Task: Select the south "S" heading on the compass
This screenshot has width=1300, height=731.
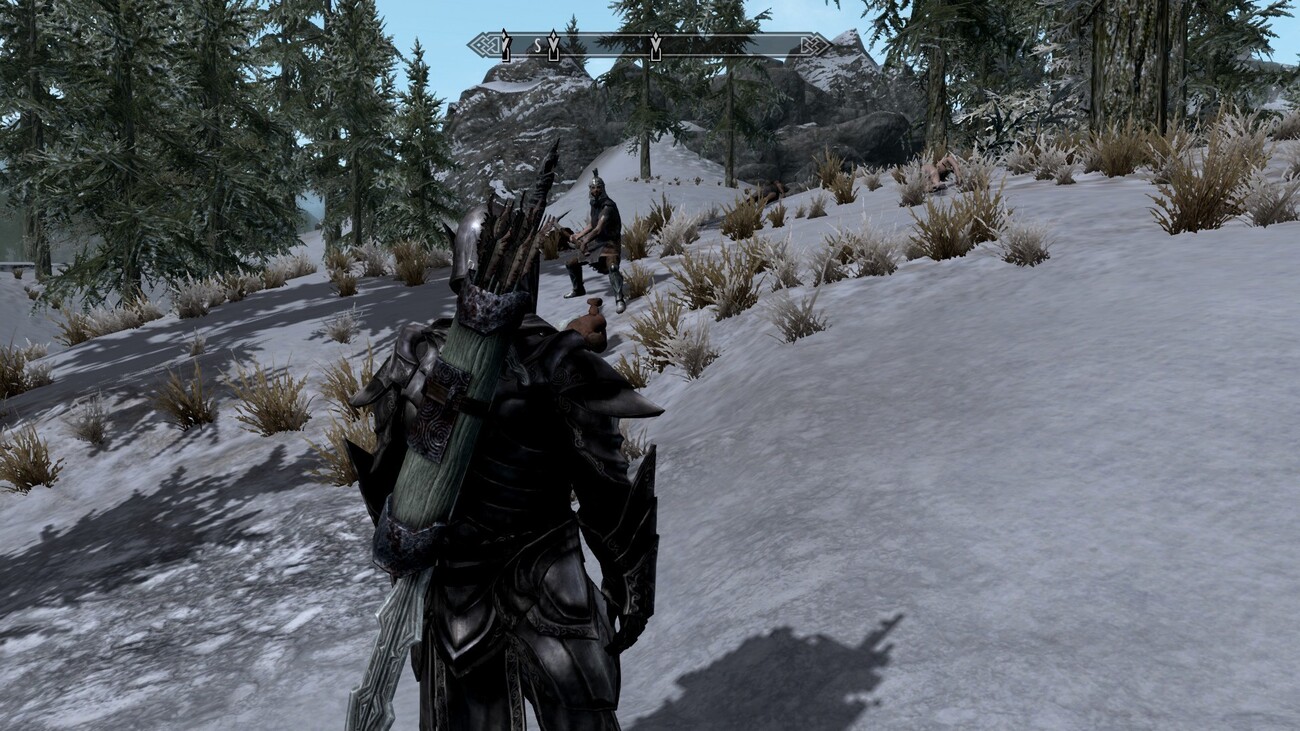Action: pos(536,45)
